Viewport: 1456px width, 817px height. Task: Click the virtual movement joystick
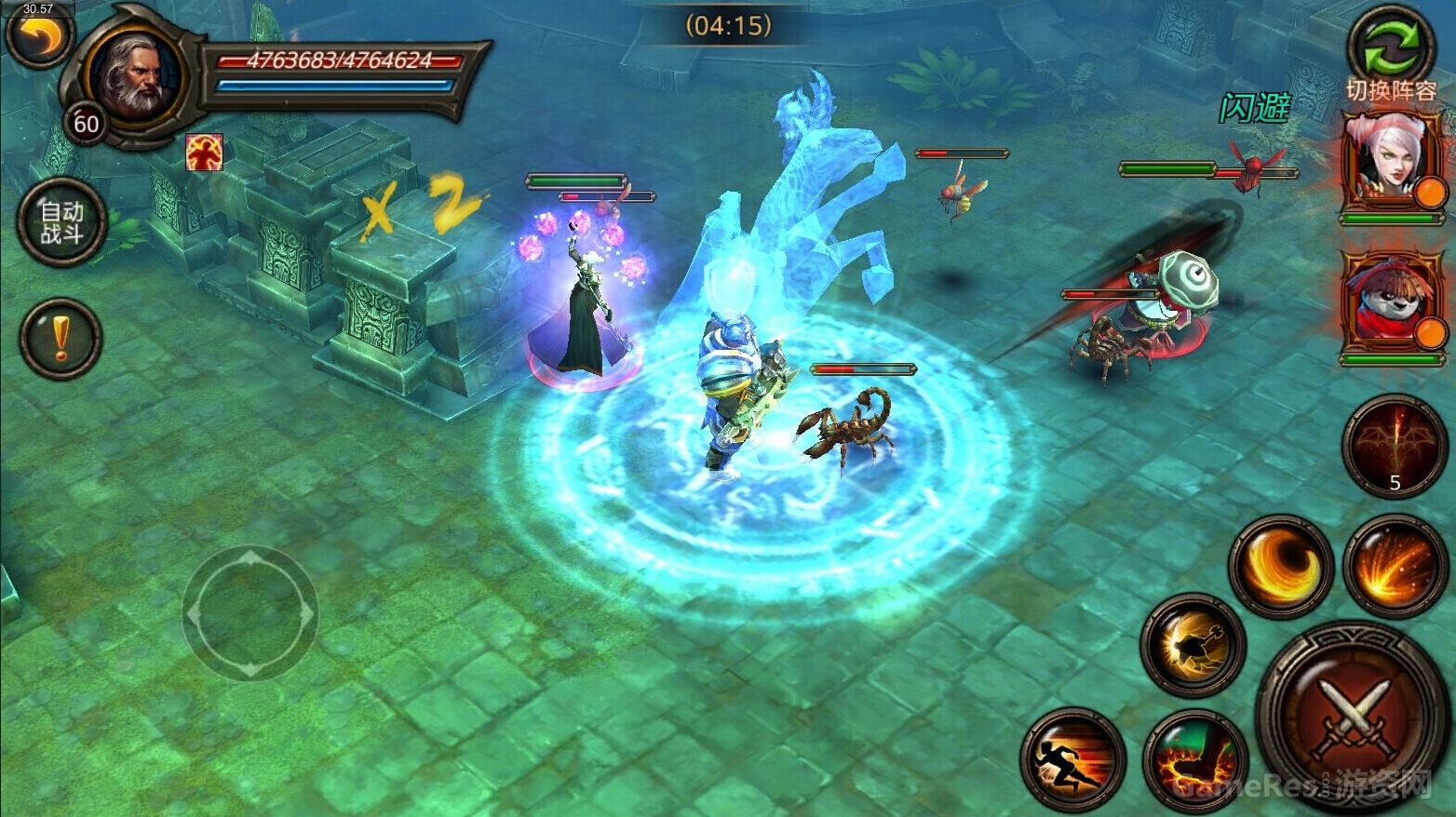(x=249, y=613)
